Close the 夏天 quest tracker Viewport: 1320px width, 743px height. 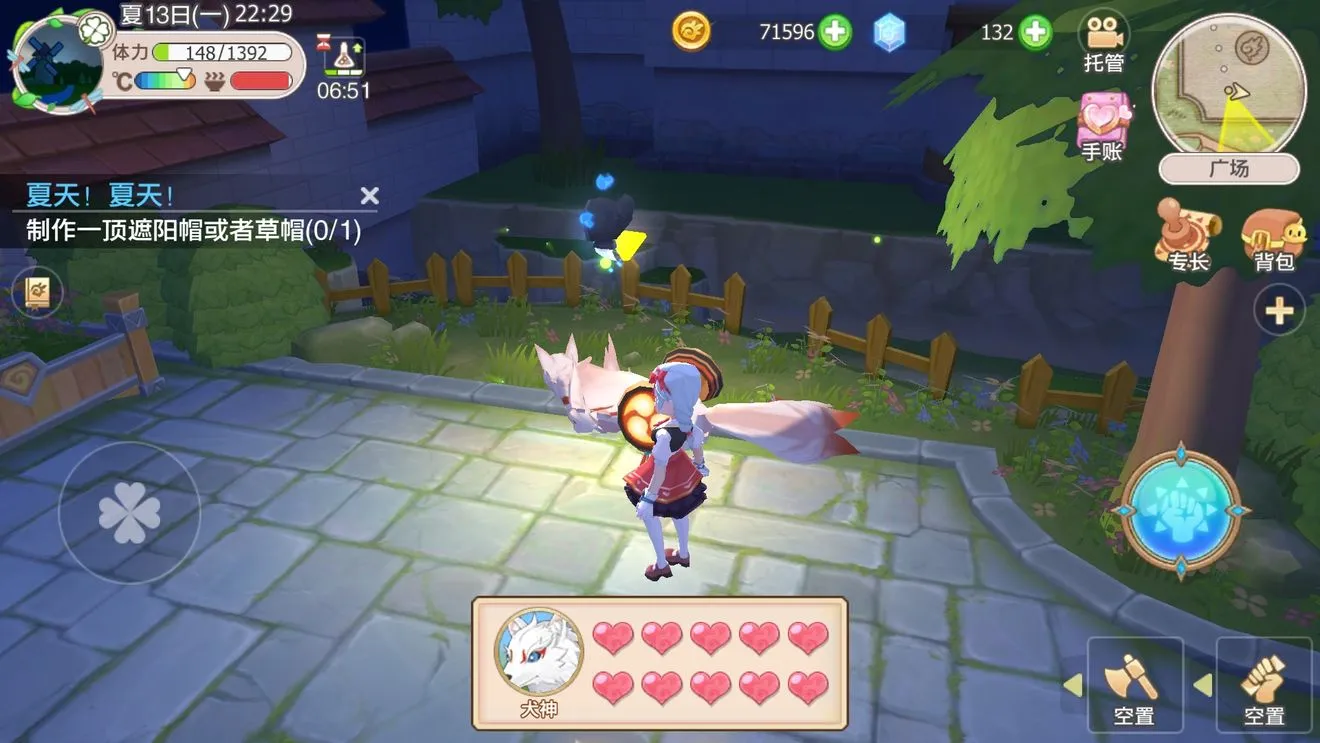[x=369, y=195]
